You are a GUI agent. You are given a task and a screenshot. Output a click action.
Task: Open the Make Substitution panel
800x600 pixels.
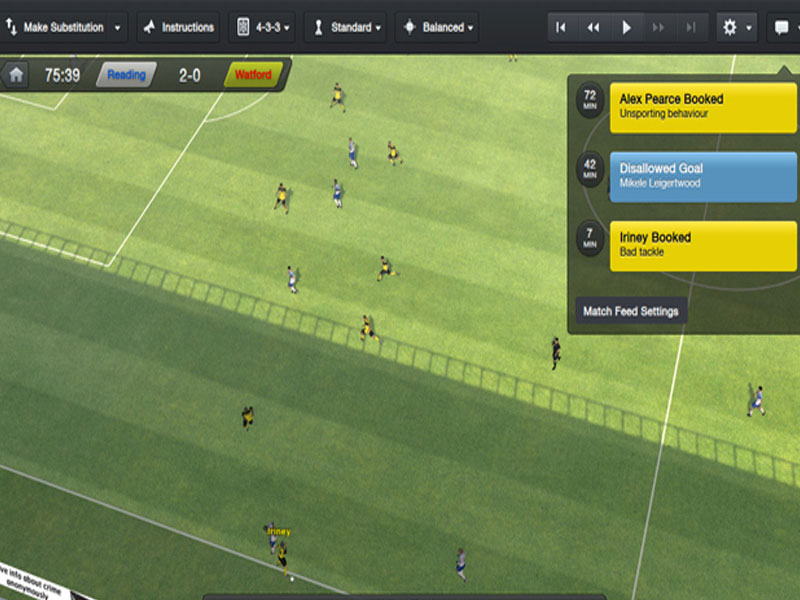(x=65, y=27)
